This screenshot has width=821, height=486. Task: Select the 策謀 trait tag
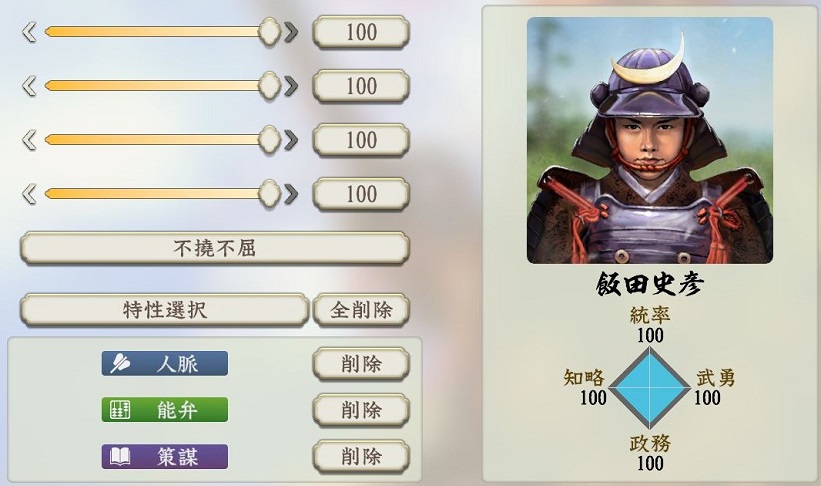(x=165, y=457)
